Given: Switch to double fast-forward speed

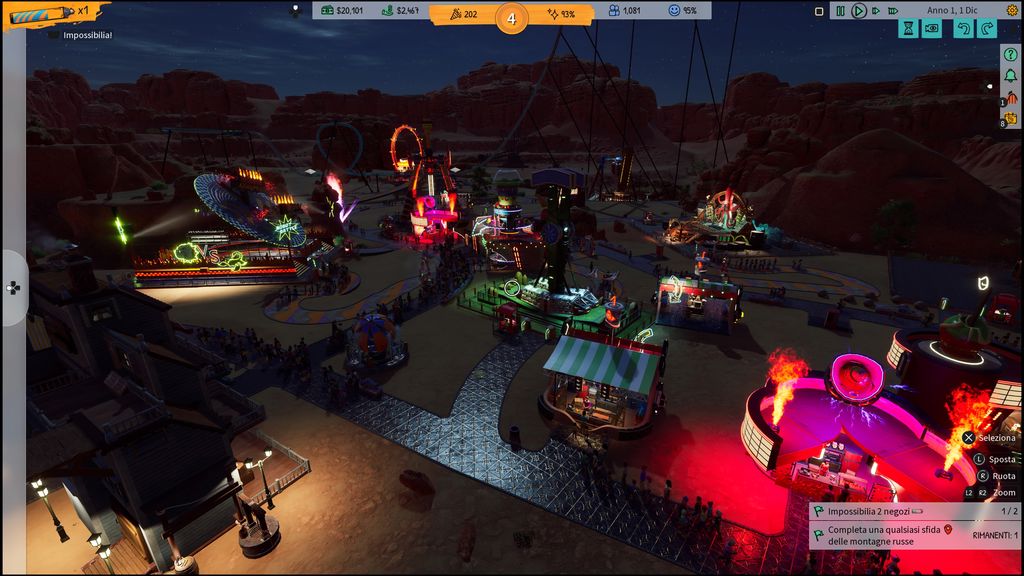Looking at the screenshot, I should pyautogui.click(x=877, y=11).
